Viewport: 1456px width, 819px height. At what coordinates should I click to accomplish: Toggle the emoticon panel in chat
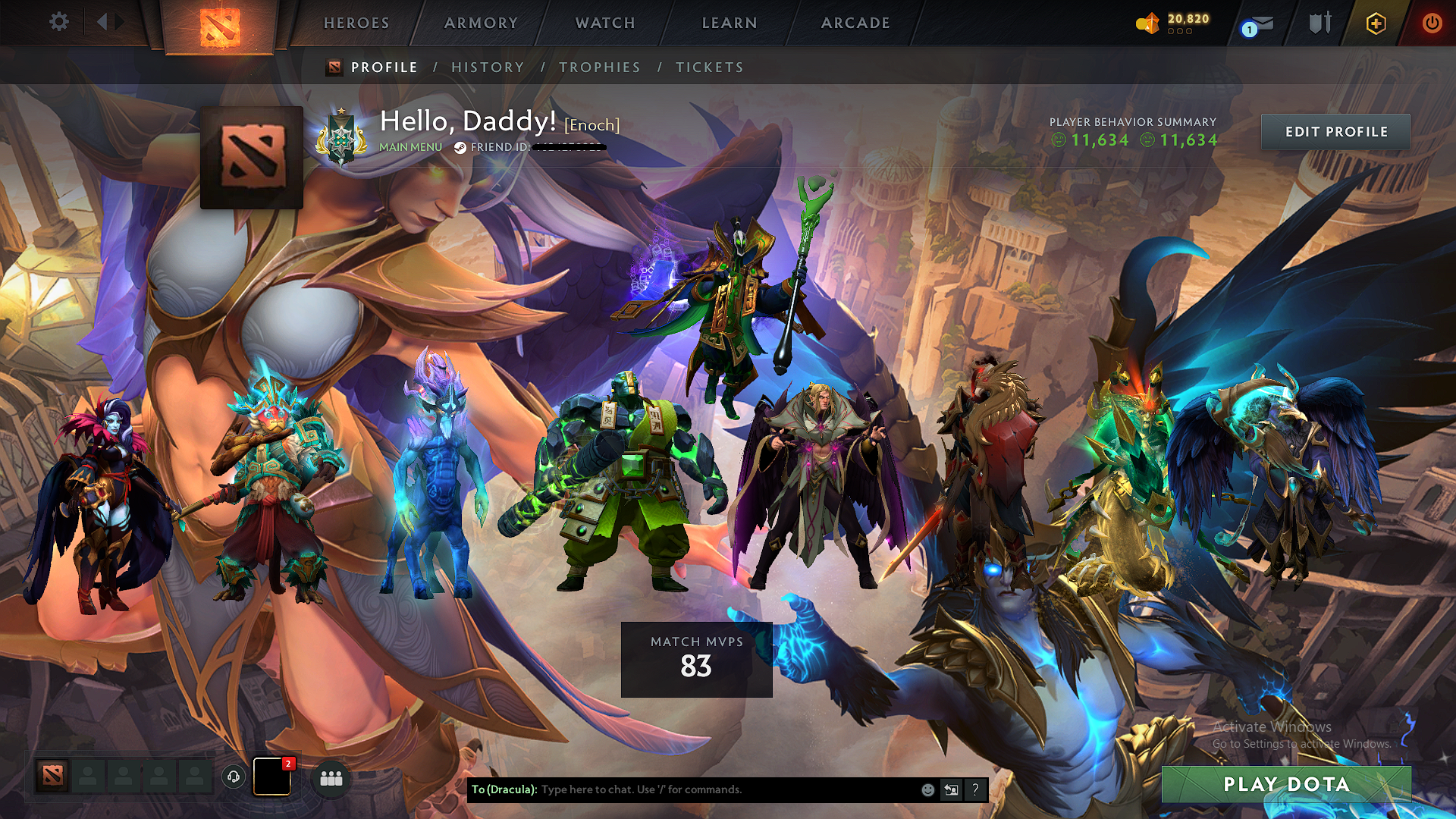(x=927, y=789)
